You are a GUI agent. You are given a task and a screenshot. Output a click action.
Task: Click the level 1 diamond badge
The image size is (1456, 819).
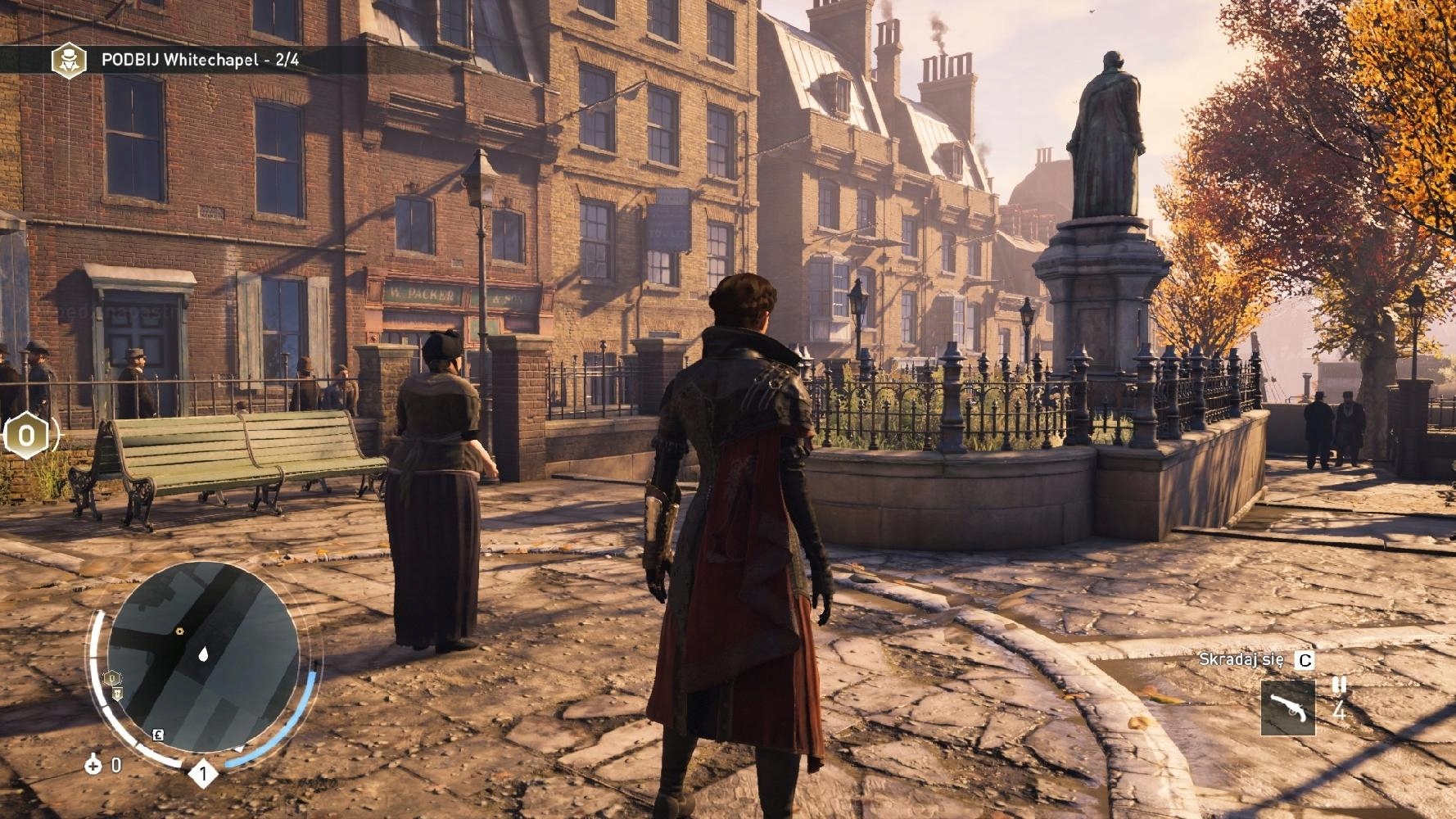(203, 772)
